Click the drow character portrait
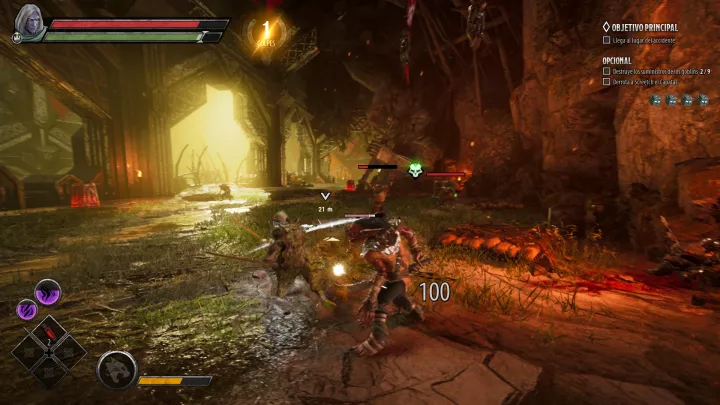Image resolution: width=720 pixels, height=405 pixels. click(28, 22)
